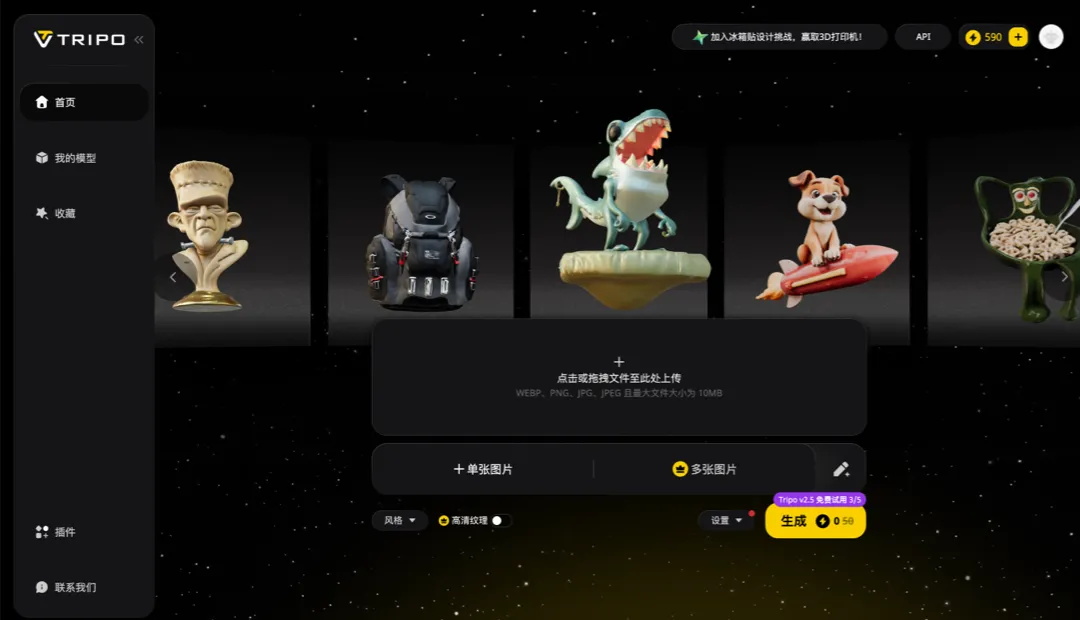Open the 首页 home menu entry
1080x620 pixels.
tap(82, 102)
